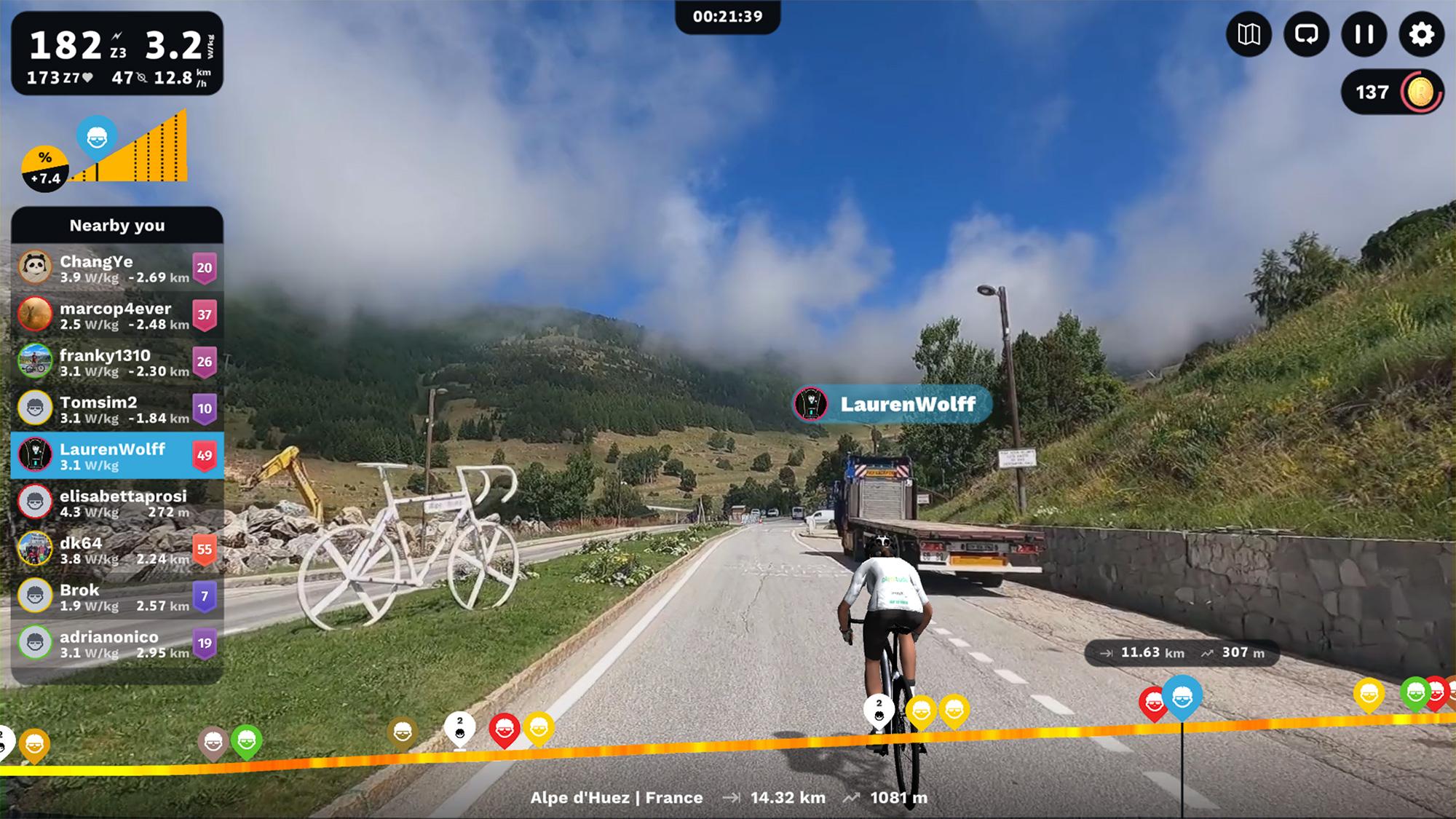Open the settings gear menu
Viewport: 1456px width, 819px height.
pos(1421,34)
